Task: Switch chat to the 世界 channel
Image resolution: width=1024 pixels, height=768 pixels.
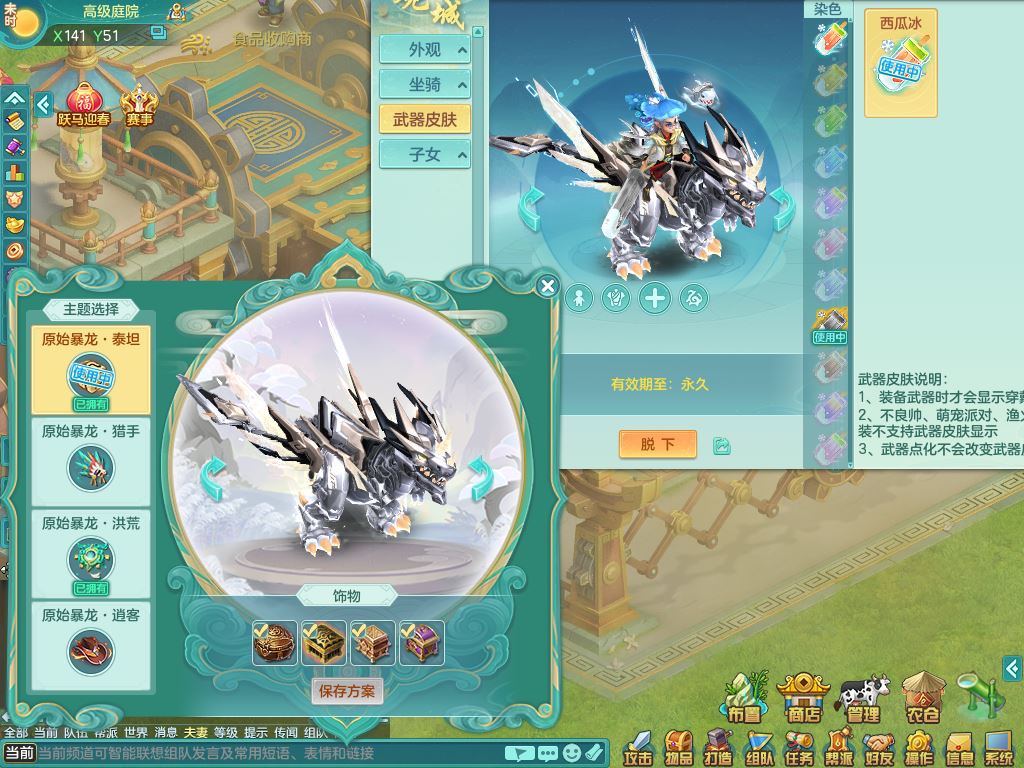Action: click(136, 733)
